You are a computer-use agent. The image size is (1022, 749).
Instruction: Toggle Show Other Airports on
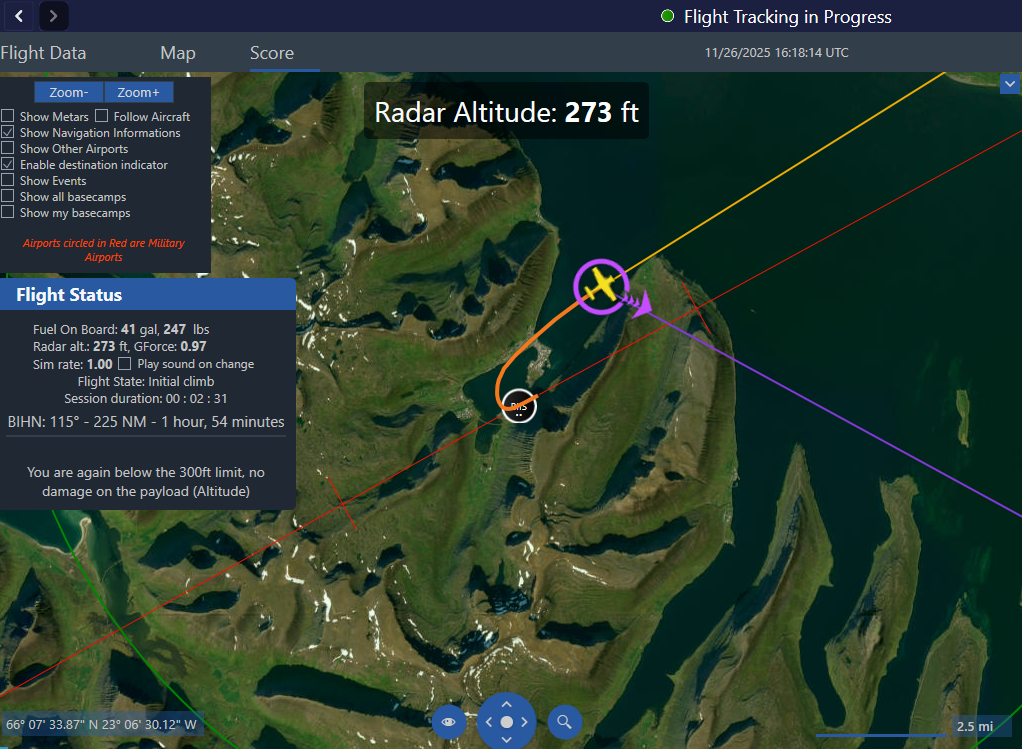(x=8, y=149)
